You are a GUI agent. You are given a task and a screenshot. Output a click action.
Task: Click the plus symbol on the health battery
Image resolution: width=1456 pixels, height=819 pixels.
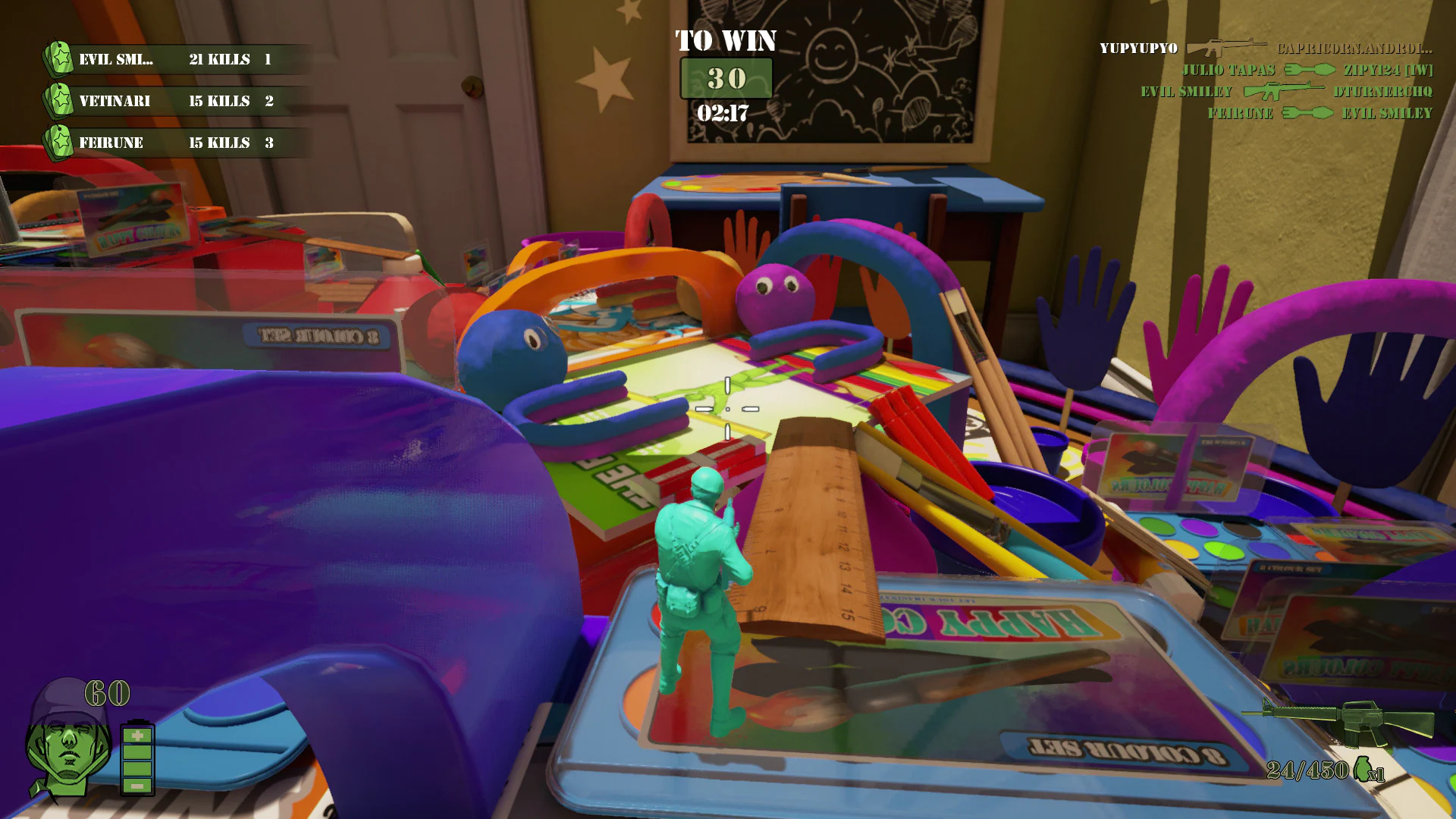[136, 736]
